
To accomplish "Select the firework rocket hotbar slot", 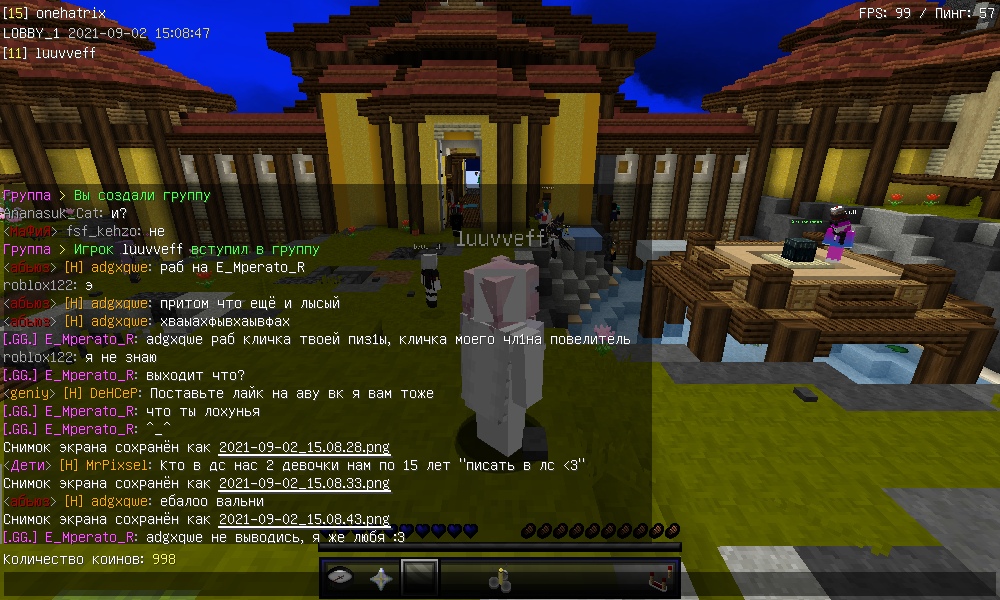I will click(497, 578).
